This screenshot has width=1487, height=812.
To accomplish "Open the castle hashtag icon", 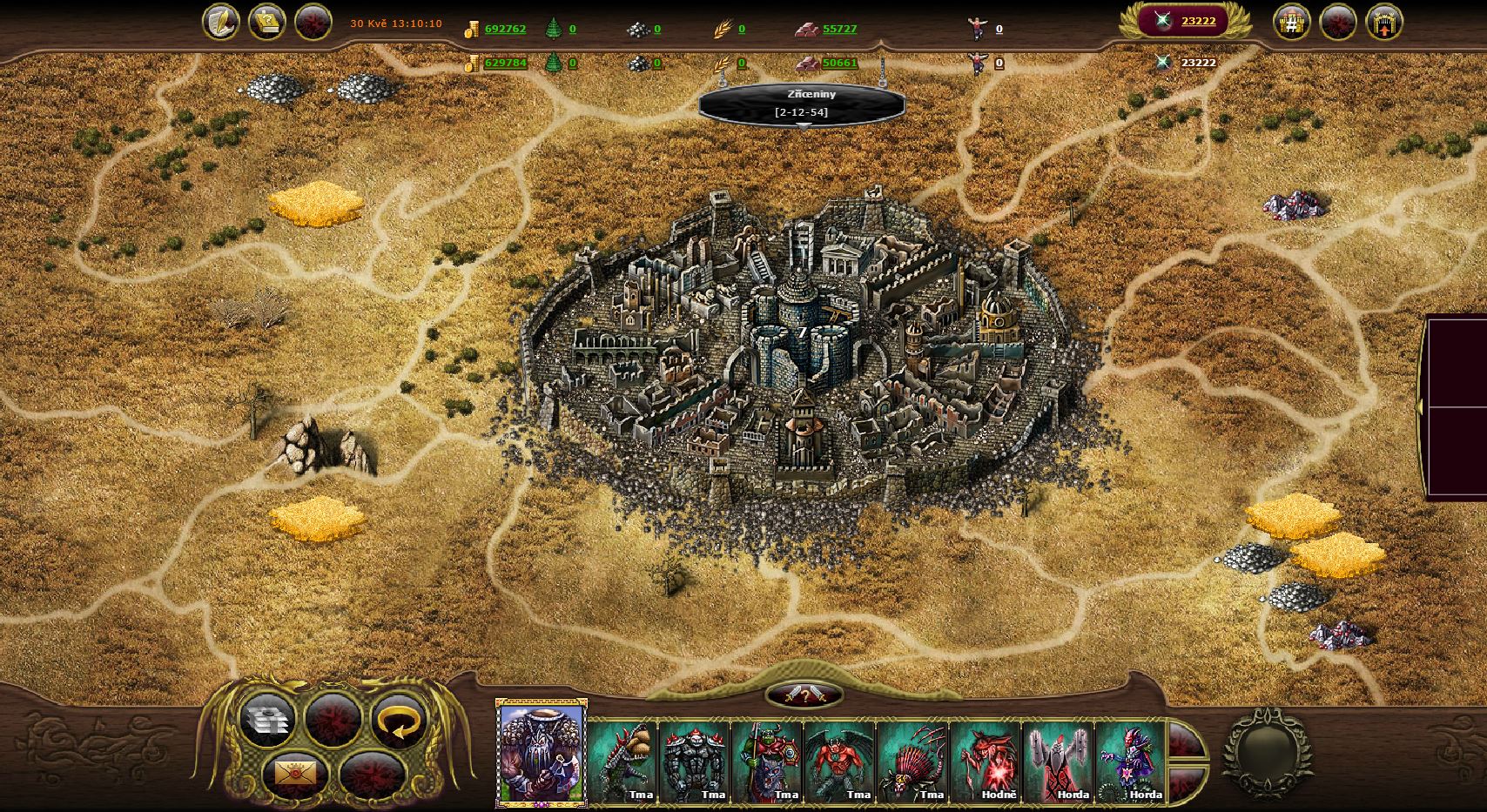I will [1292, 23].
